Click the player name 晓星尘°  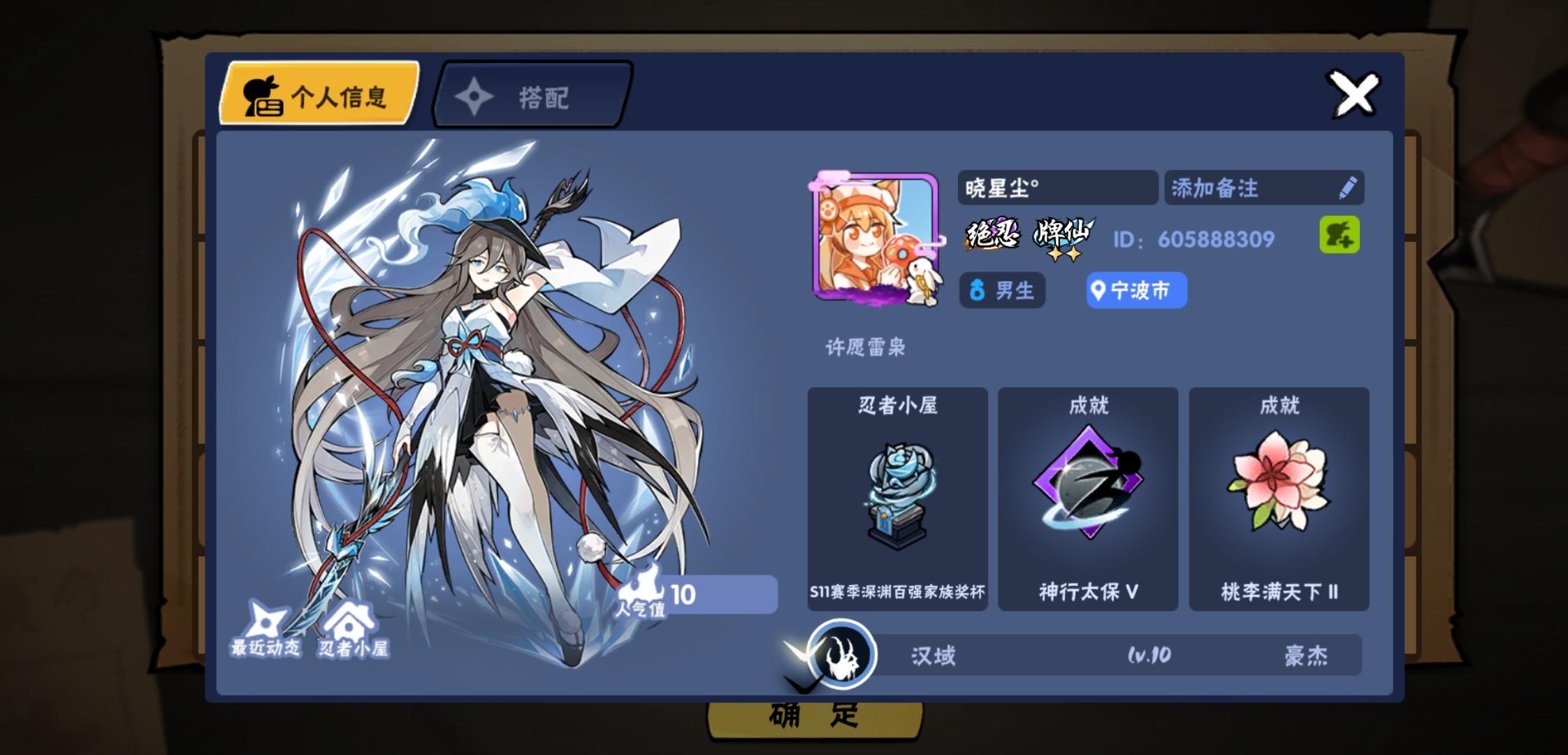(x=1055, y=187)
